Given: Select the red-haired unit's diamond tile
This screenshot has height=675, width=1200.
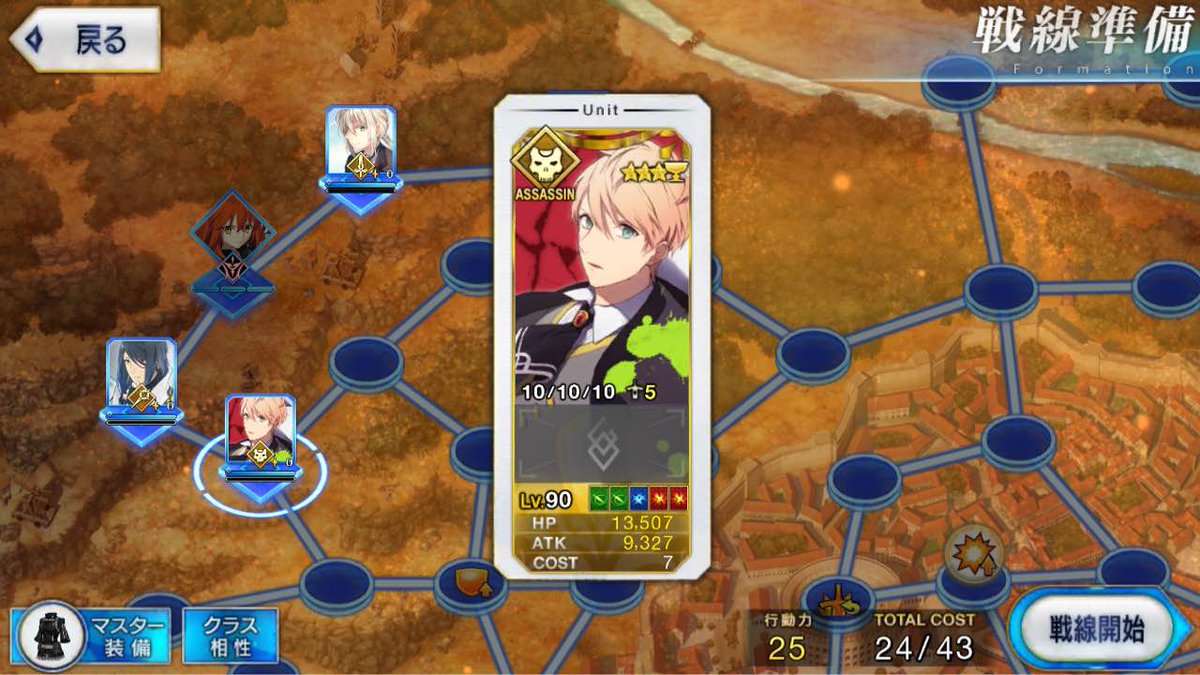Looking at the screenshot, I should tap(232, 239).
